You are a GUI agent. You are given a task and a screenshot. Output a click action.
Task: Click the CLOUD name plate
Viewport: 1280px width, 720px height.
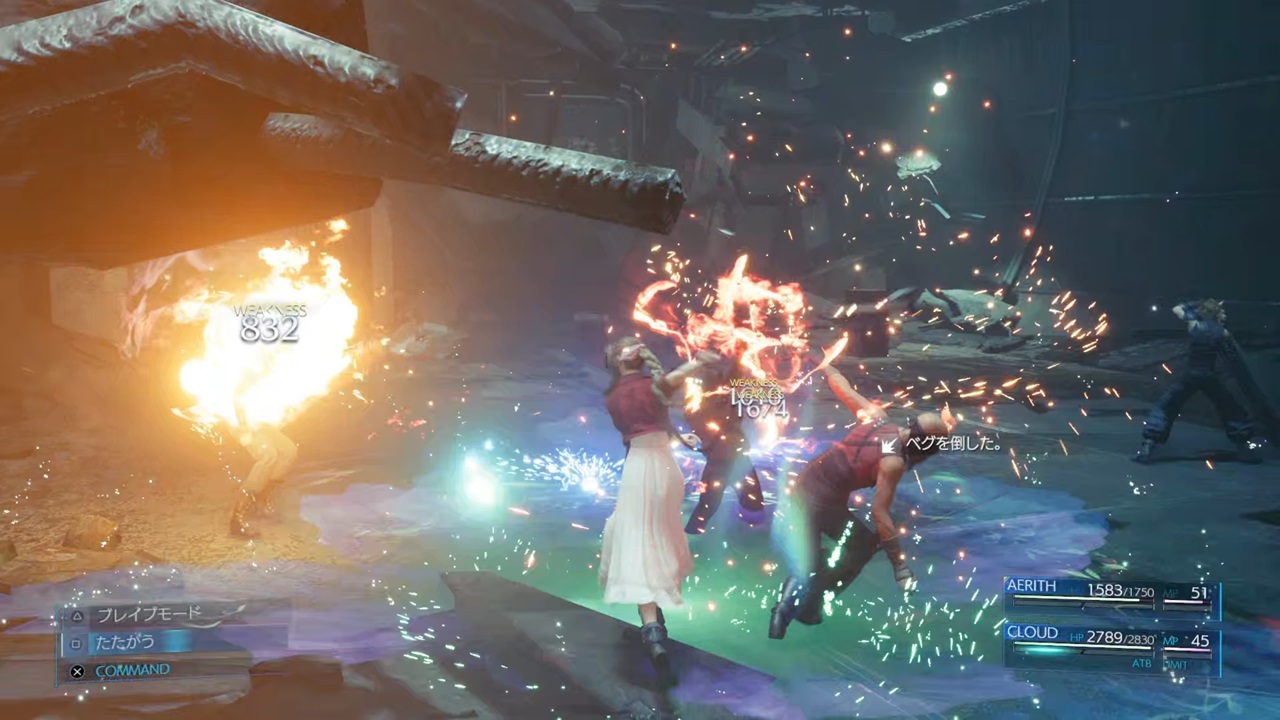click(x=1033, y=632)
